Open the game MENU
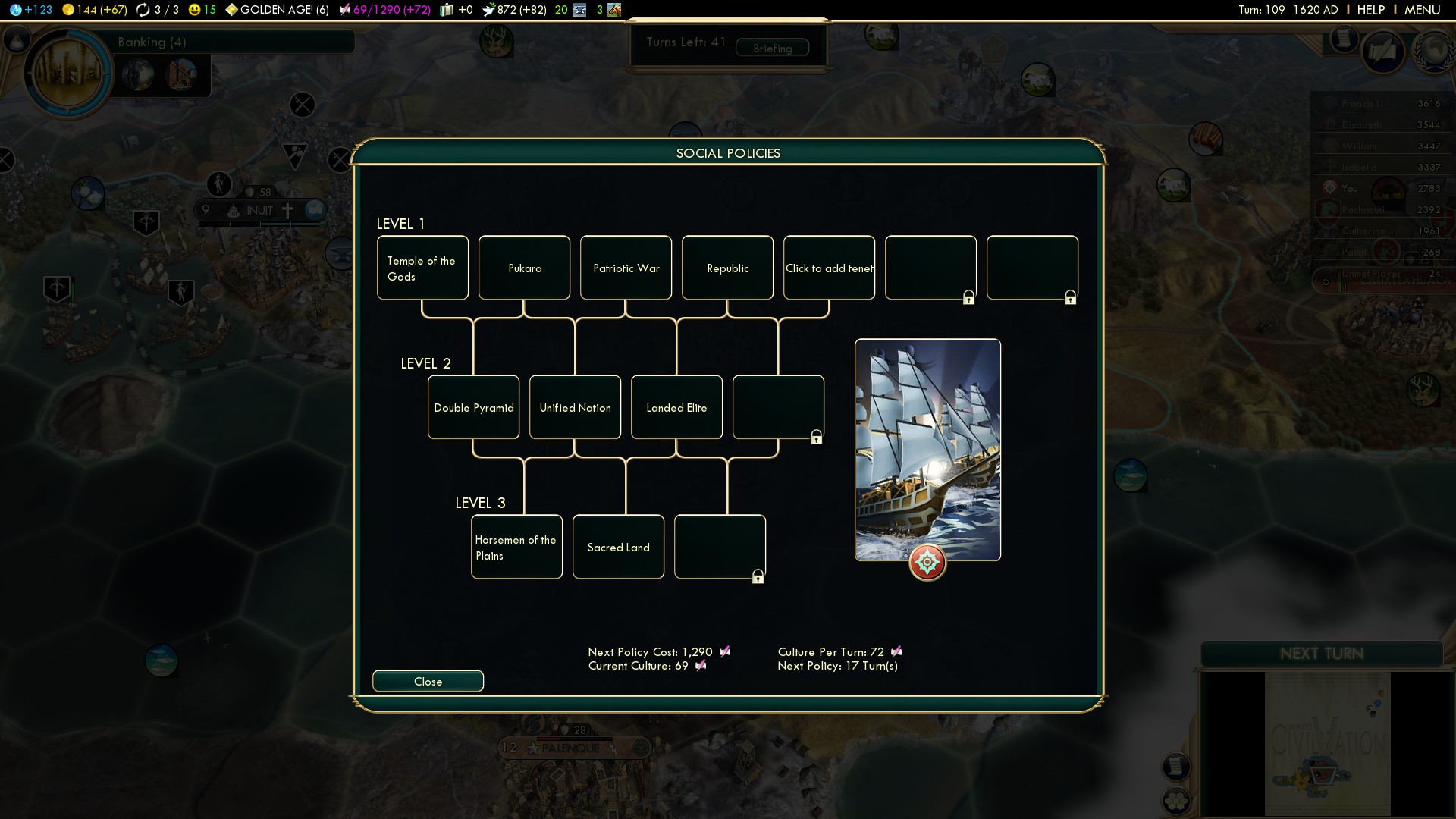The width and height of the screenshot is (1456, 819). (x=1422, y=10)
